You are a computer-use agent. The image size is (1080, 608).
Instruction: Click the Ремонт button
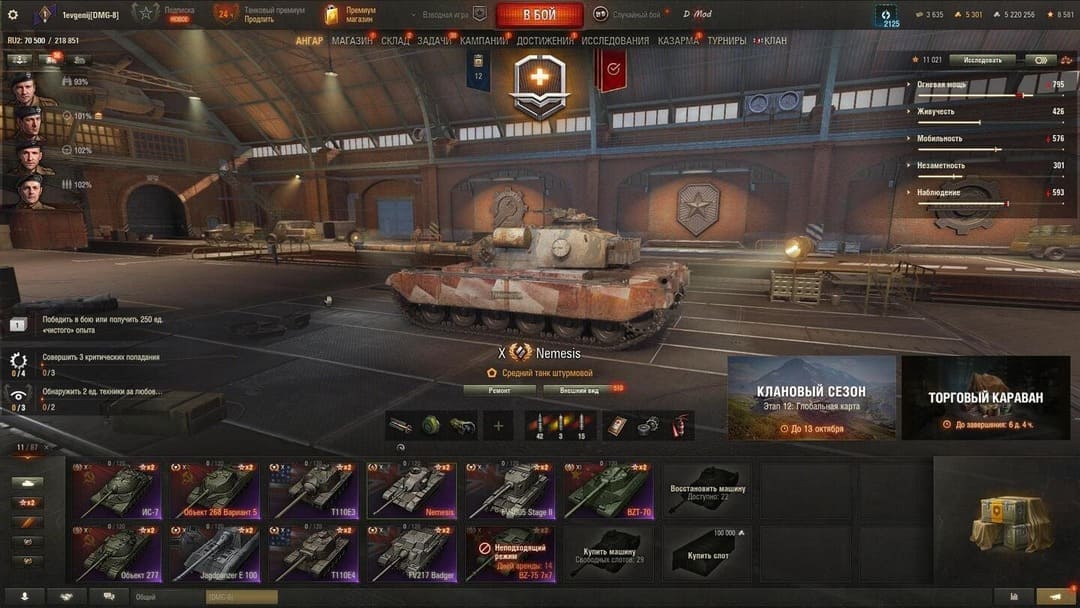coord(500,390)
